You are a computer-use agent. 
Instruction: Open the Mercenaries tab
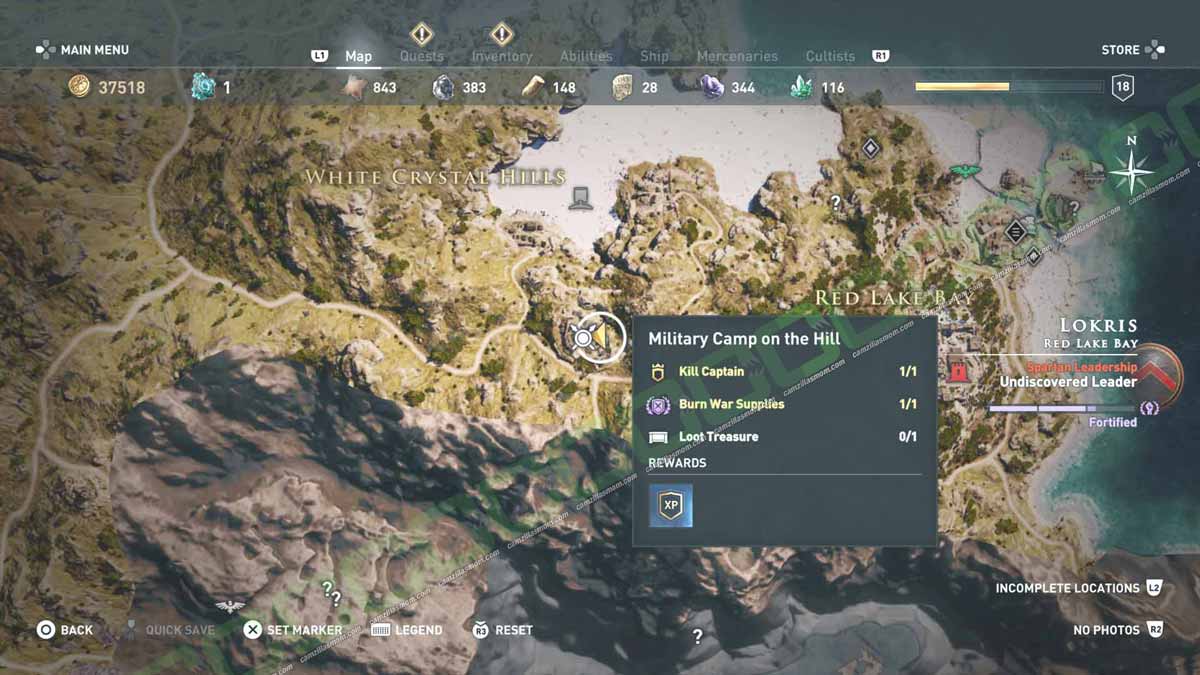pyautogui.click(x=737, y=56)
